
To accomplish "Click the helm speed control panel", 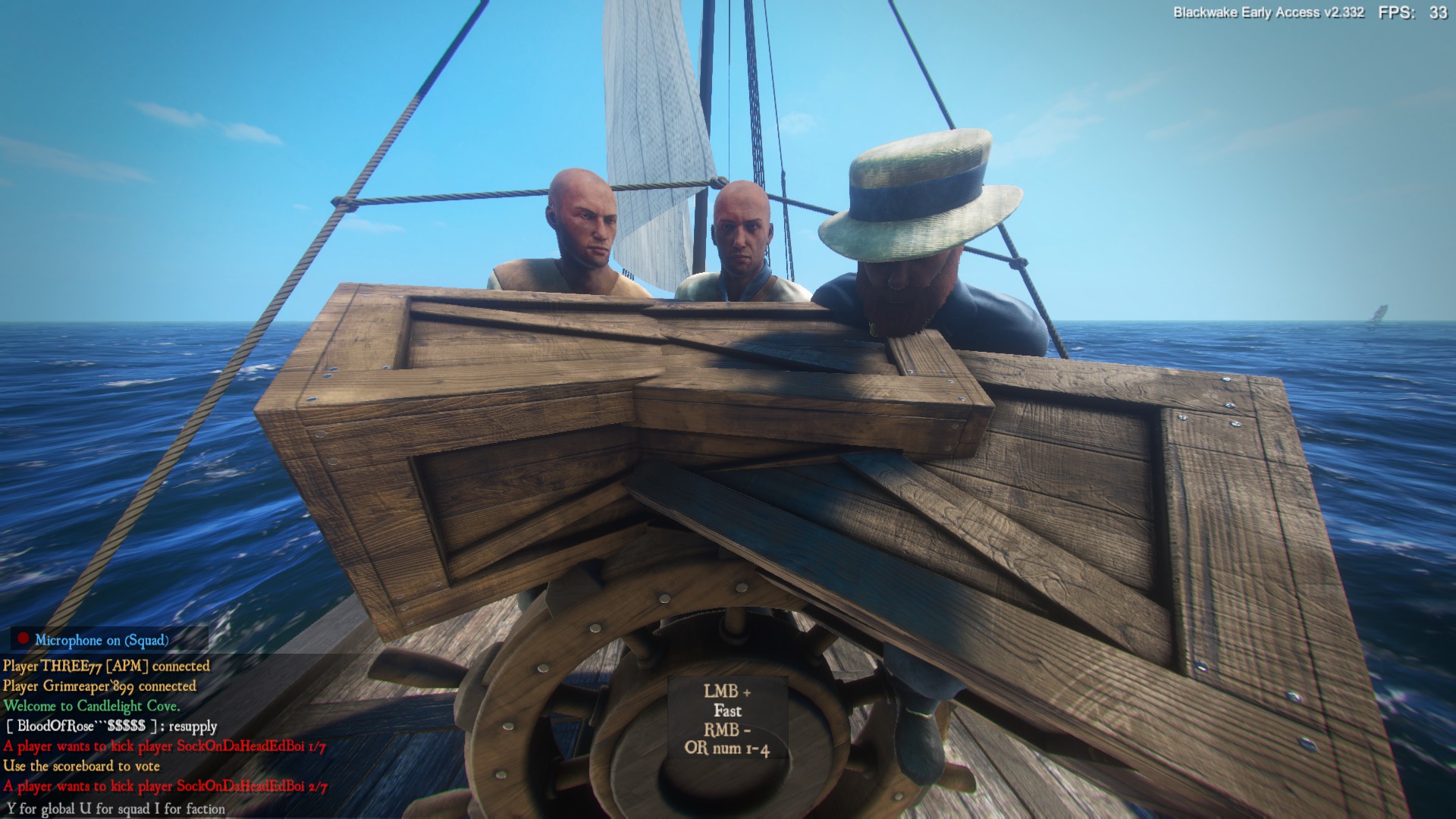I will click(730, 719).
